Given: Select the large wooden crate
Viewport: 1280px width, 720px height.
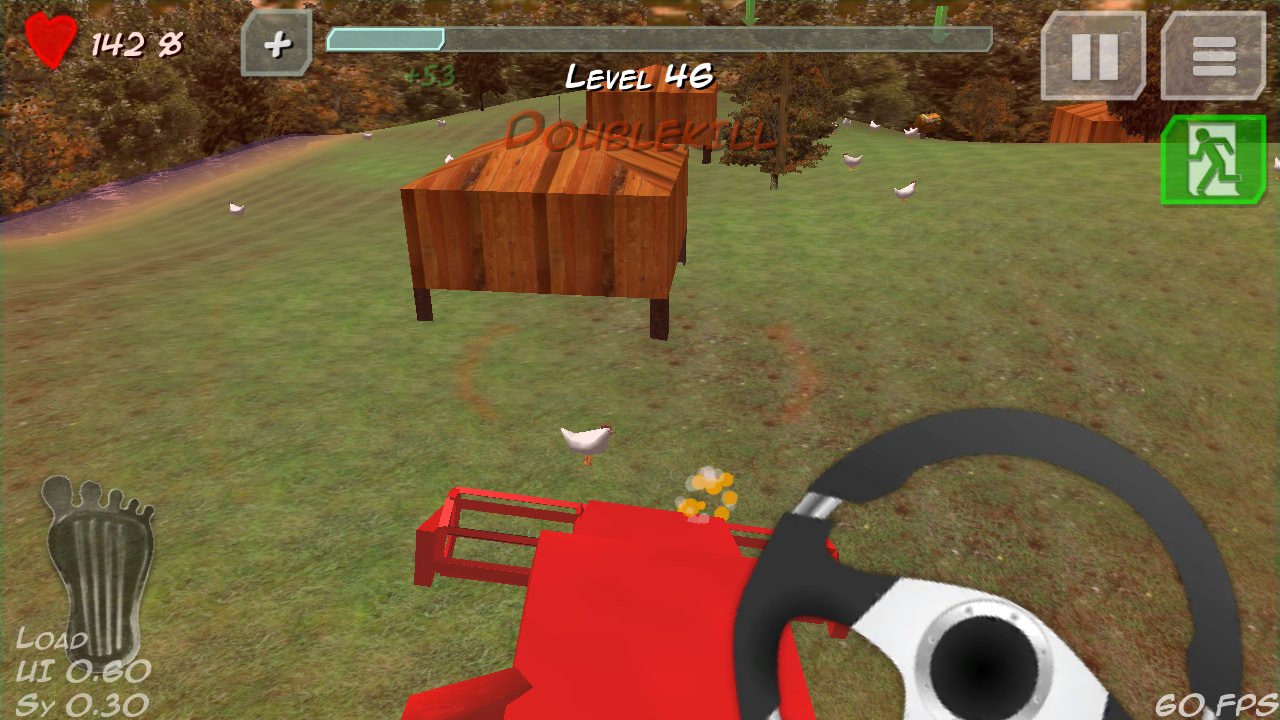Looking at the screenshot, I should (x=545, y=230).
